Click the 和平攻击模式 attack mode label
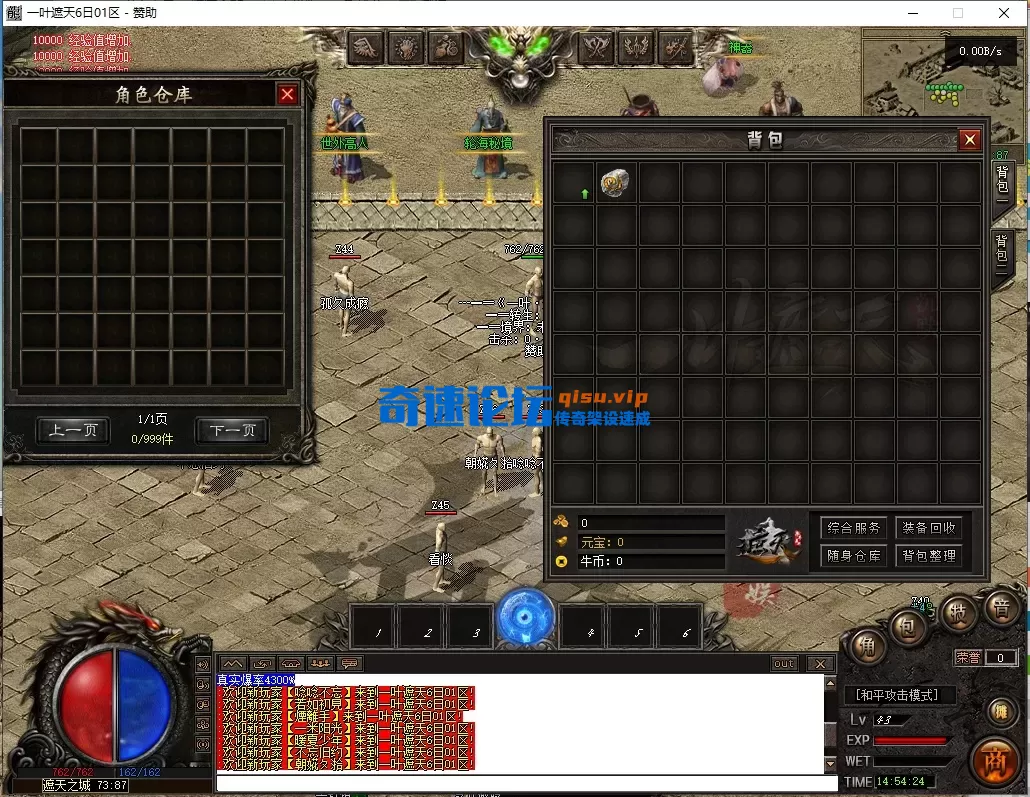 point(899,694)
